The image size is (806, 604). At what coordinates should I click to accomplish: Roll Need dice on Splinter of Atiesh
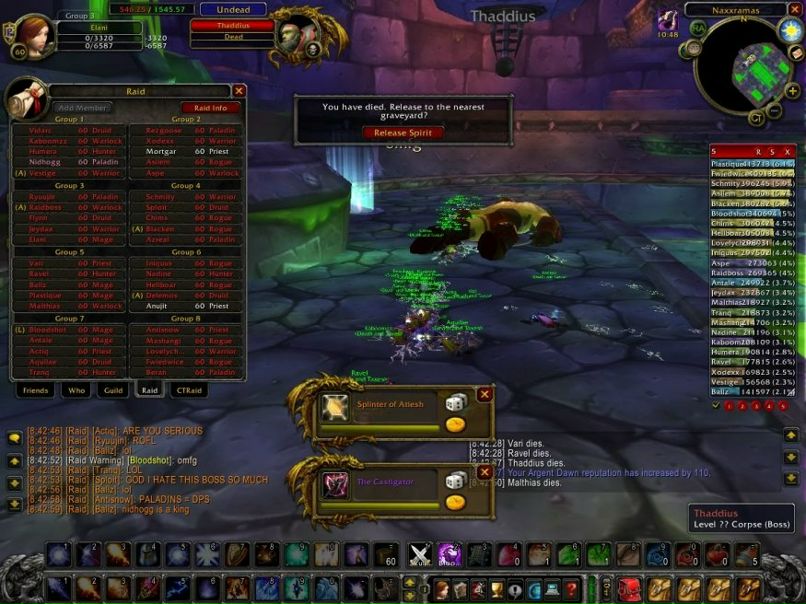coord(455,402)
